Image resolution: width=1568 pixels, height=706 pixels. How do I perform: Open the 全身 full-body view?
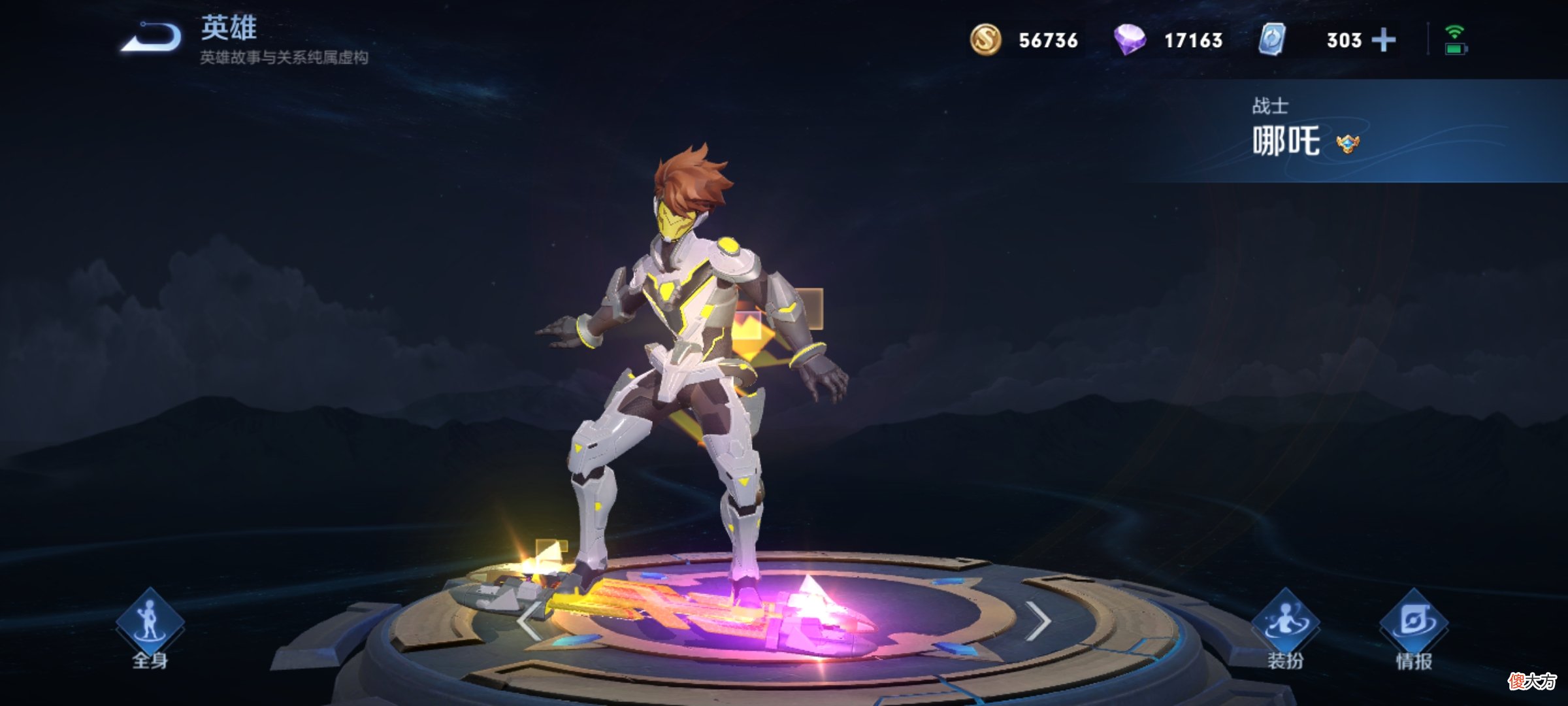(150, 629)
